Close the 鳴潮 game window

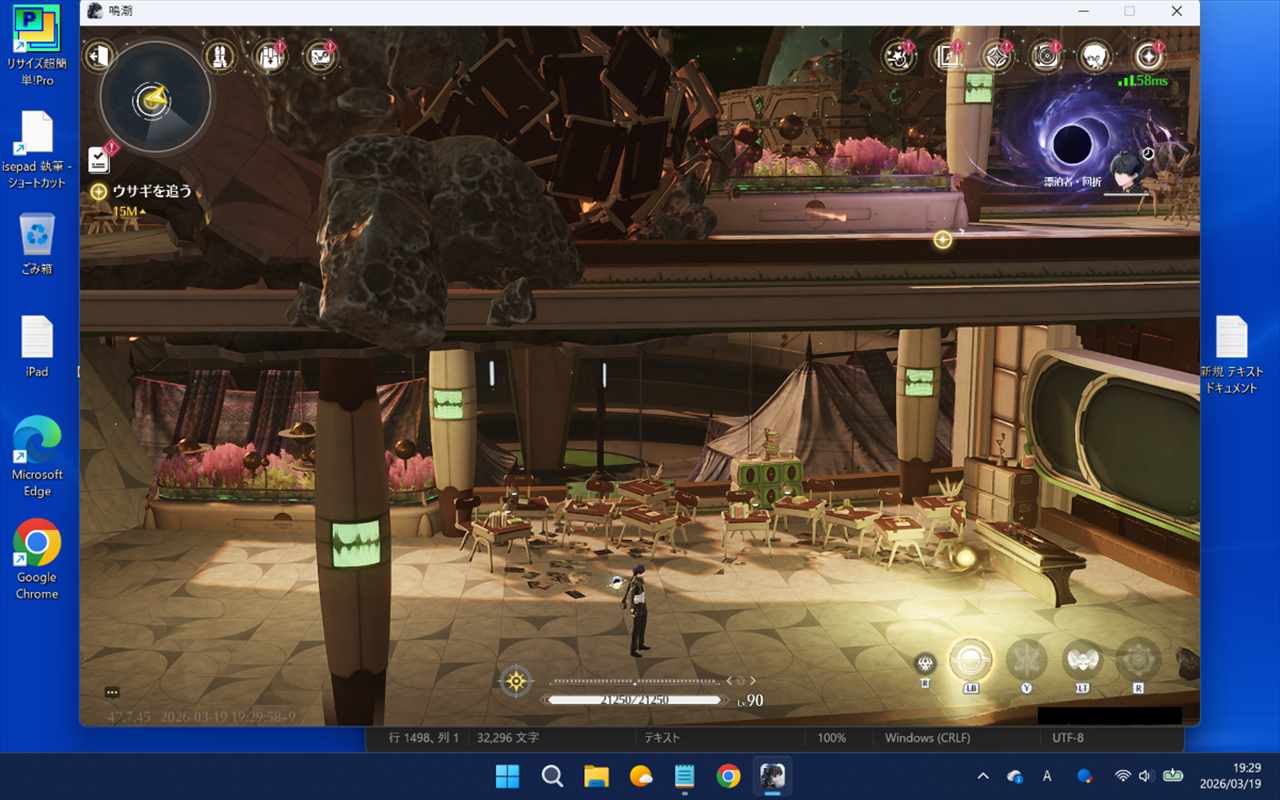coord(1176,11)
